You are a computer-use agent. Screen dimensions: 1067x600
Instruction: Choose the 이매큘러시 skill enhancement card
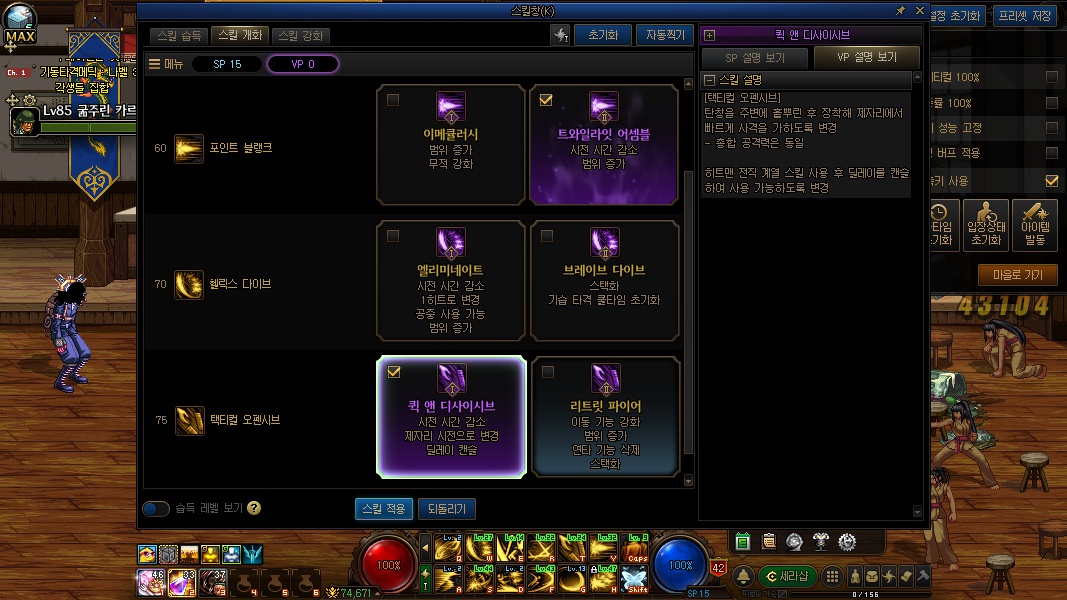click(x=451, y=145)
